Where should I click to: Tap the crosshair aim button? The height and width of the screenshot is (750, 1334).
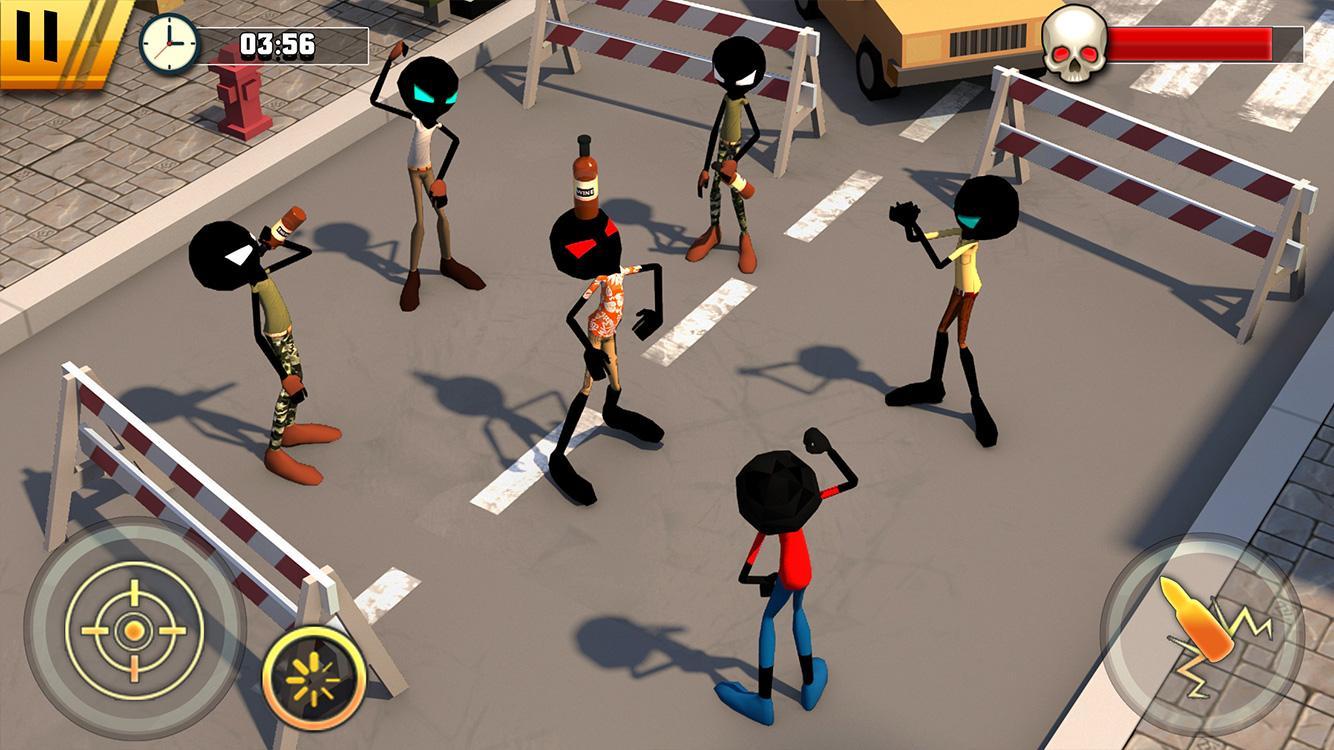[133, 629]
